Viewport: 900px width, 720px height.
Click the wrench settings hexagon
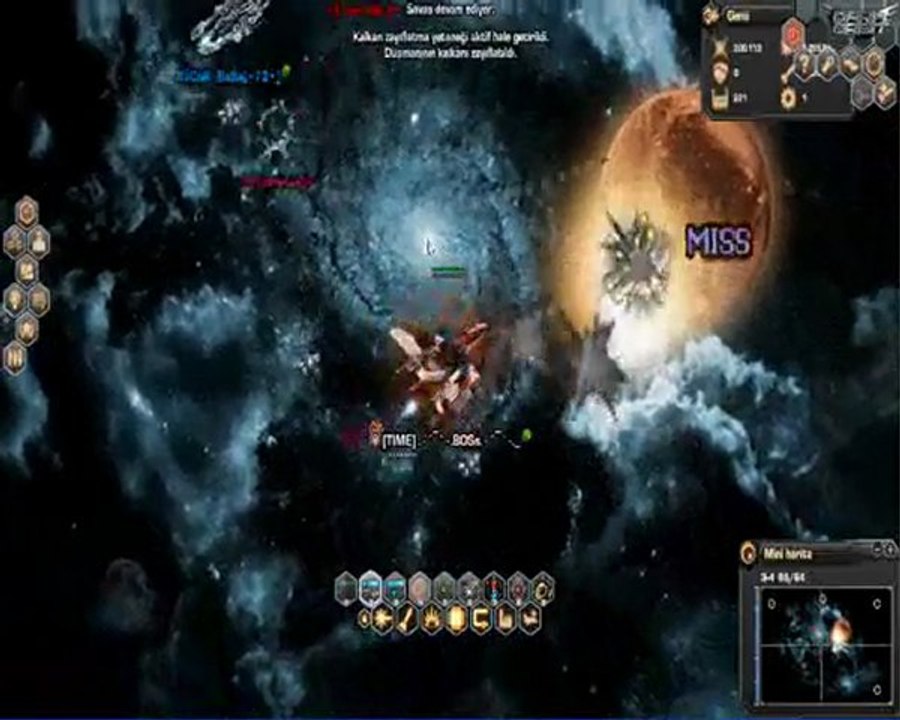[828, 65]
